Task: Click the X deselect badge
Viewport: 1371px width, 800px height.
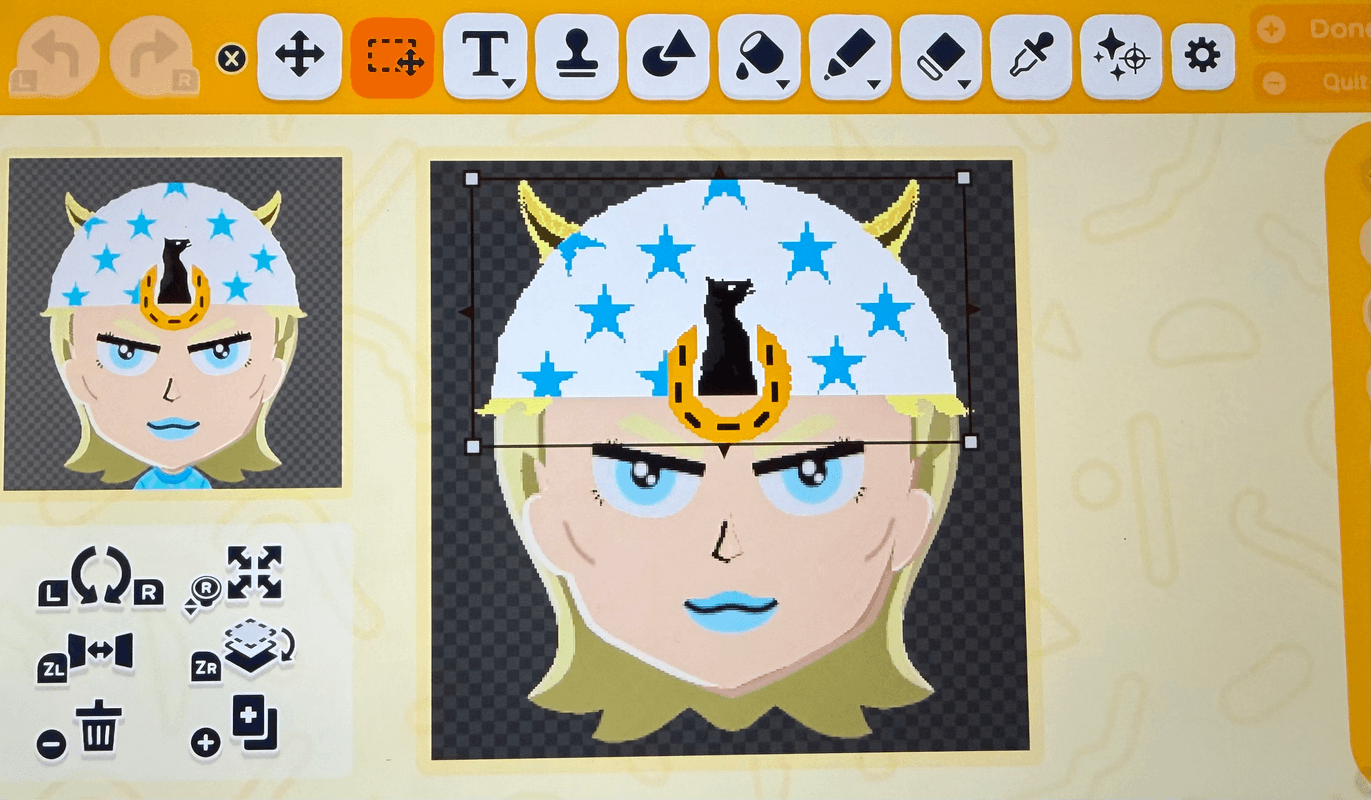Action: [x=233, y=57]
